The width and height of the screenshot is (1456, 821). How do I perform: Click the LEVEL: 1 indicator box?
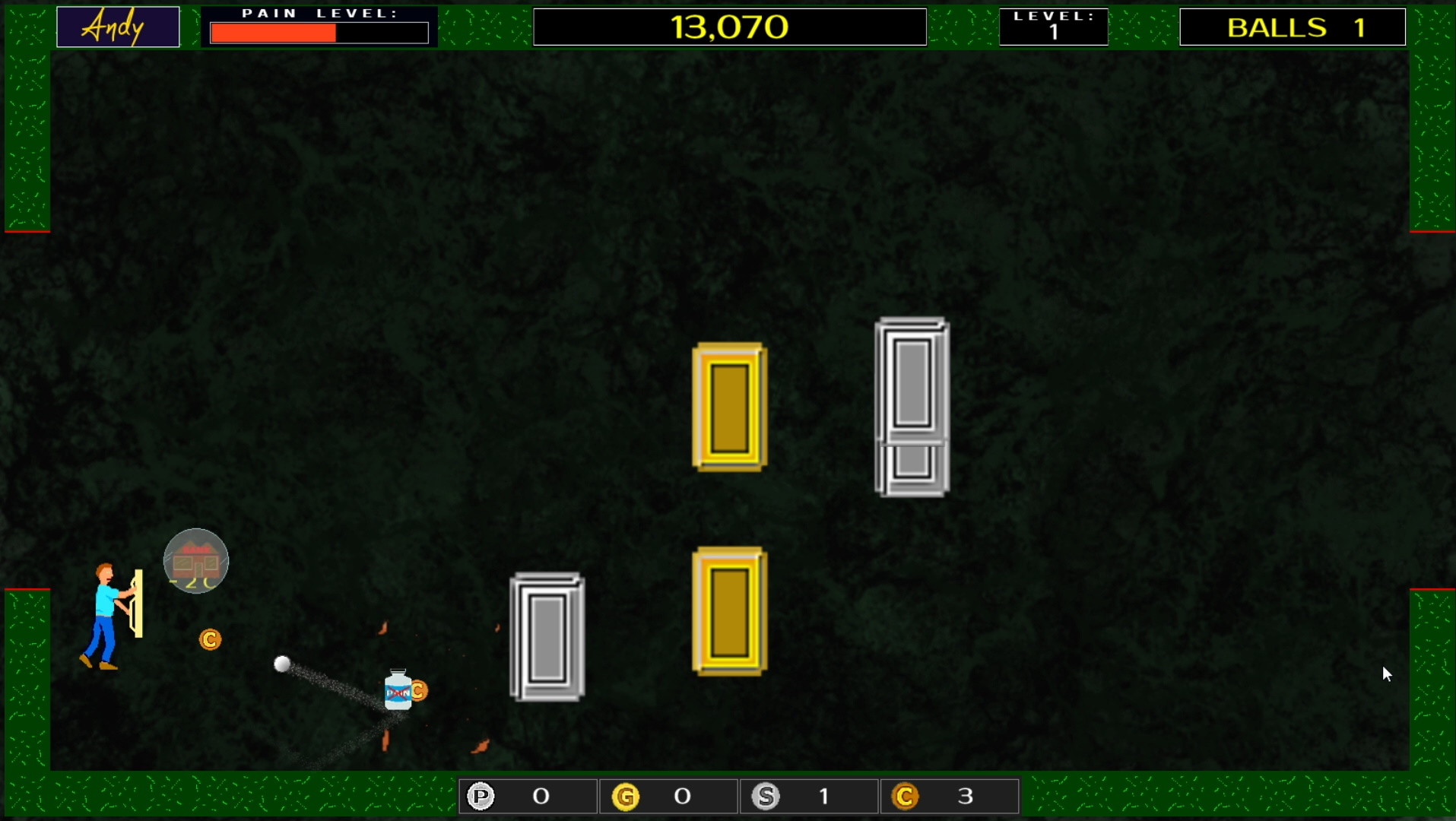point(1053,26)
